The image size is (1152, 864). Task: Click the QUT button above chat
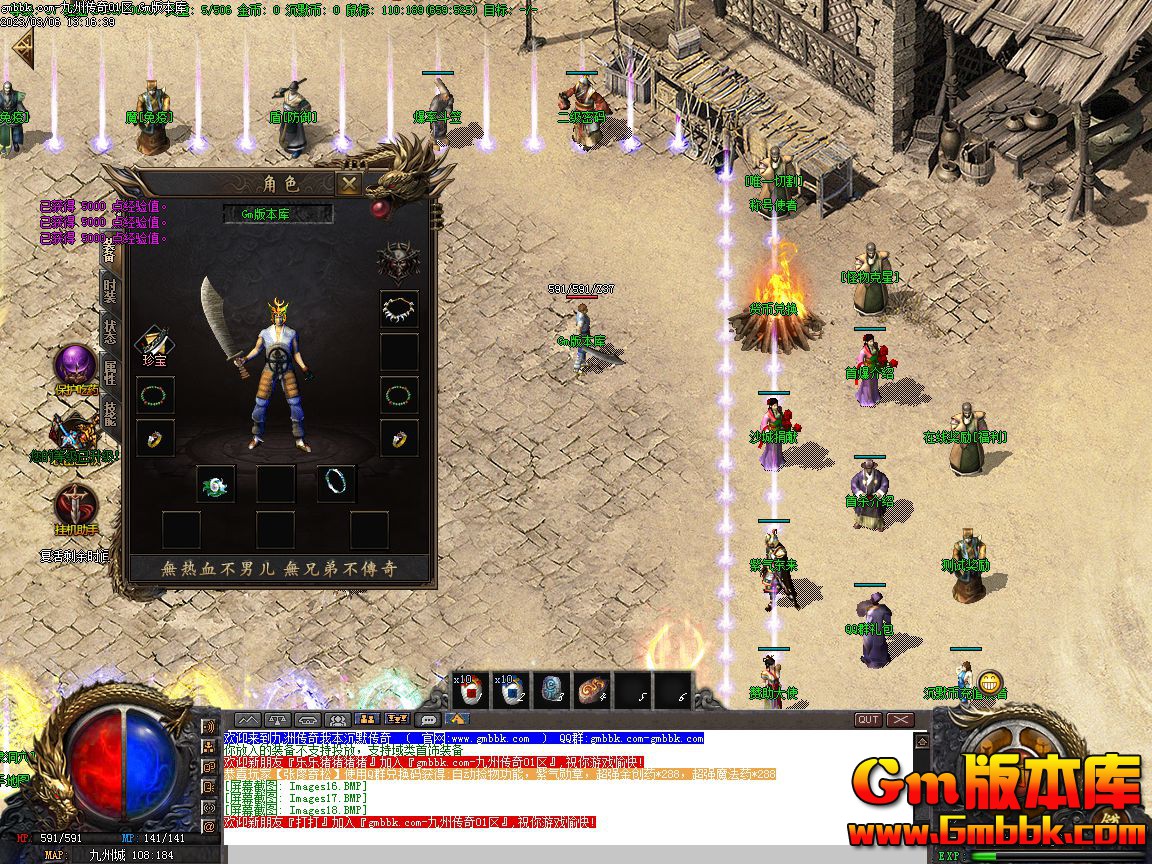867,720
